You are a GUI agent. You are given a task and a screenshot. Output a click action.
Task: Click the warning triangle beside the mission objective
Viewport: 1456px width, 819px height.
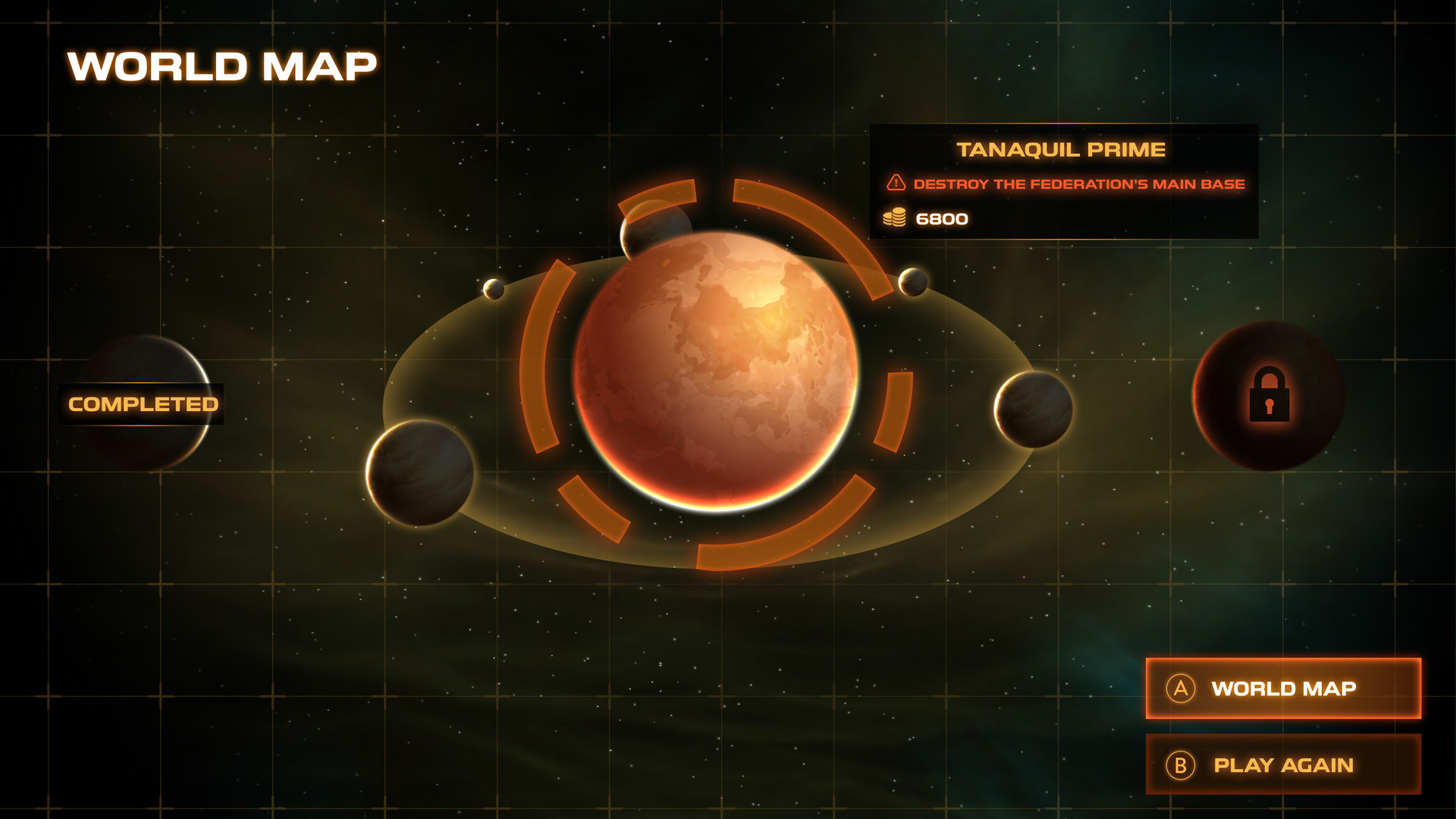point(896,182)
